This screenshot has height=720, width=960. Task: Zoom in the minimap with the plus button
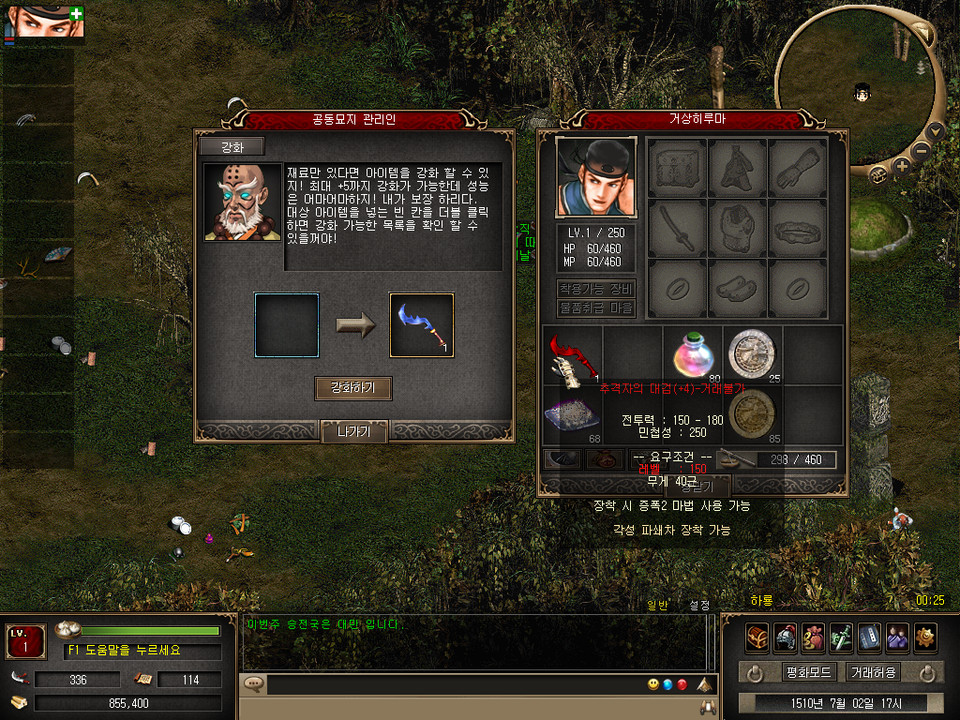(902, 166)
